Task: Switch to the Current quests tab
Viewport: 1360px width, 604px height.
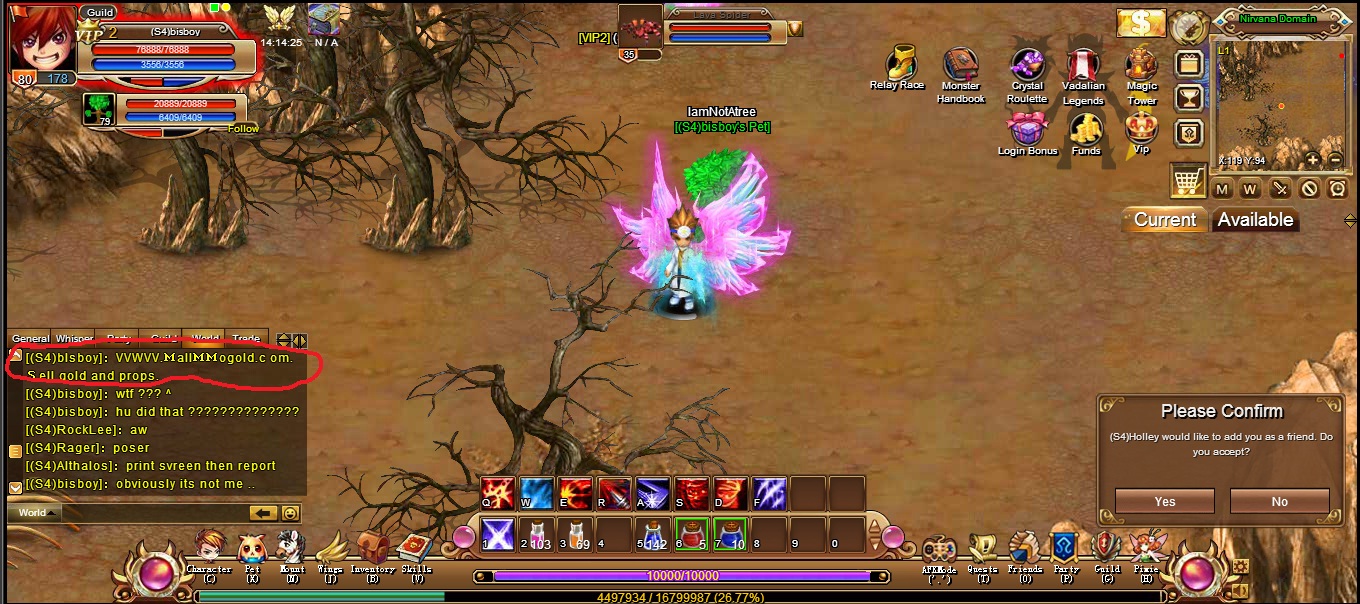Action: click(1164, 220)
